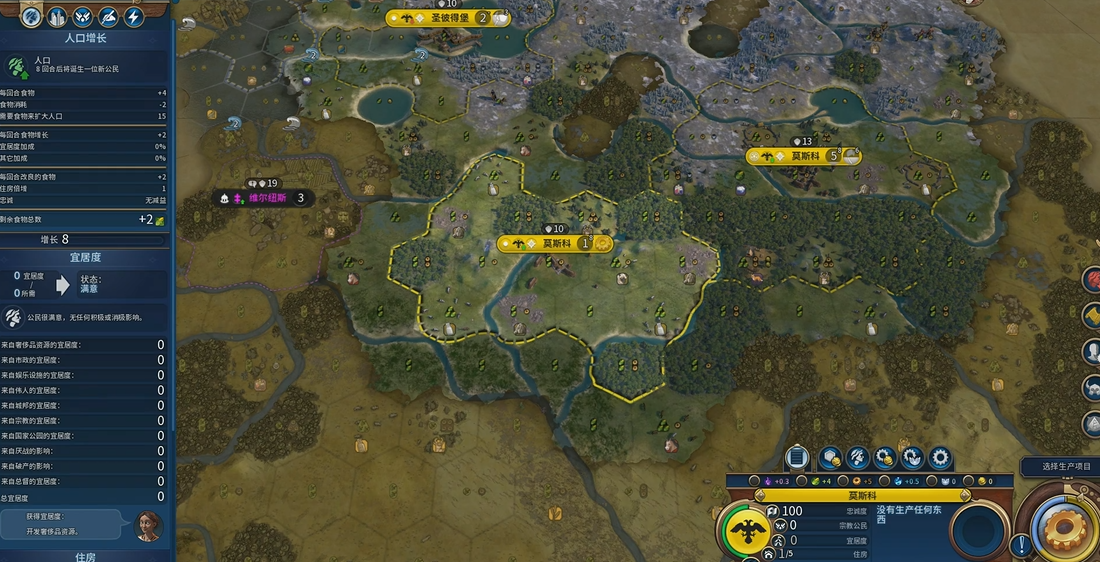Open the blue exclamation notification icon
The width and height of the screenshot is (1100, 562).
(x=1021, y=546)
